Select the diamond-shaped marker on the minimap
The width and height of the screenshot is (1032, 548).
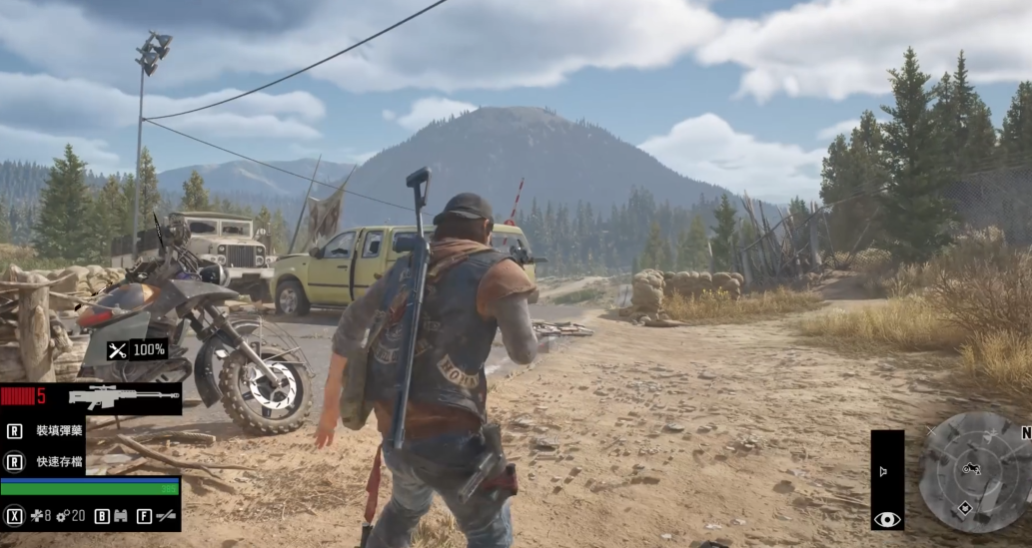(x=964, y=507)
